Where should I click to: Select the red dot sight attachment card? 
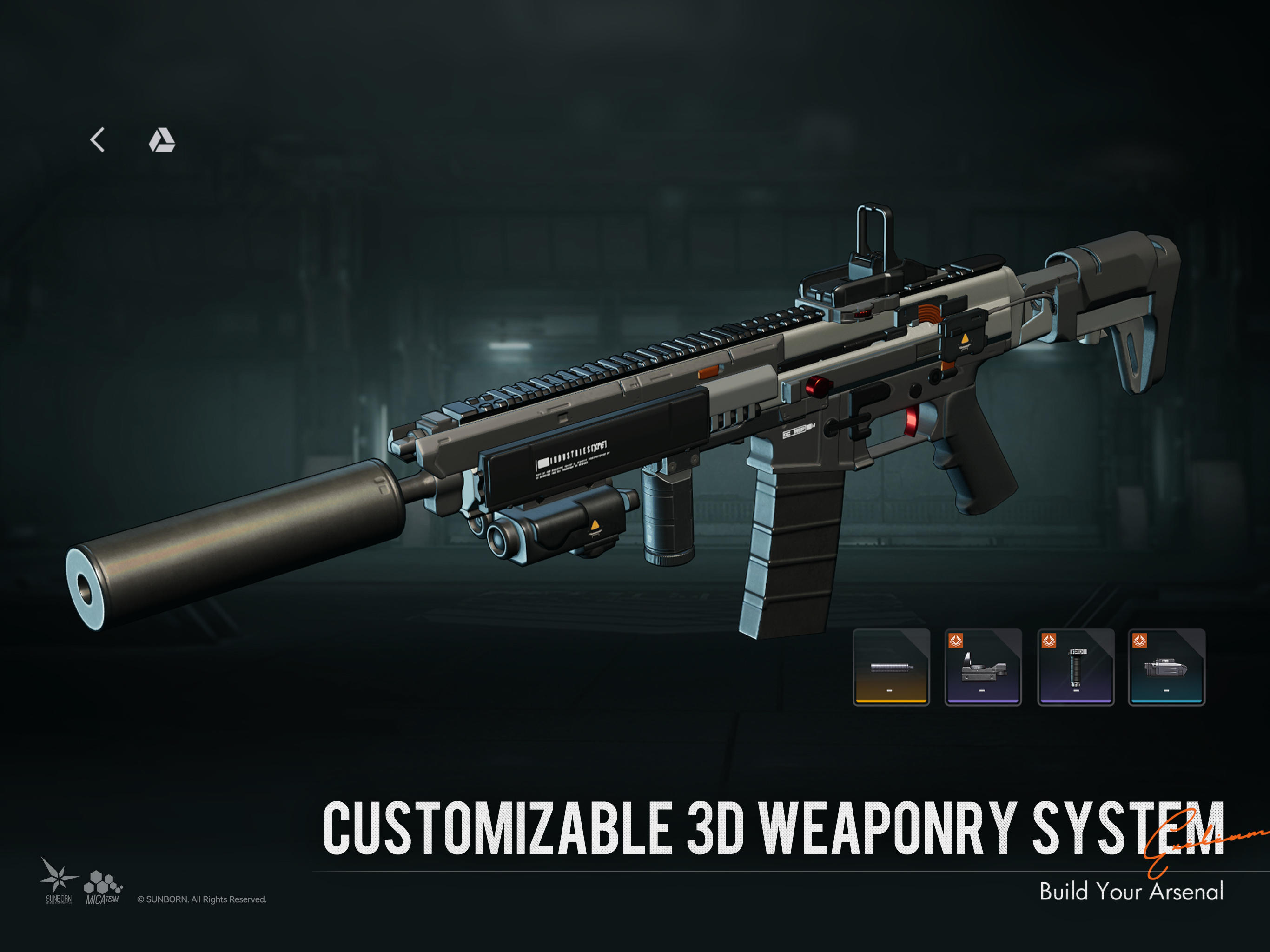tap(983, 667)
